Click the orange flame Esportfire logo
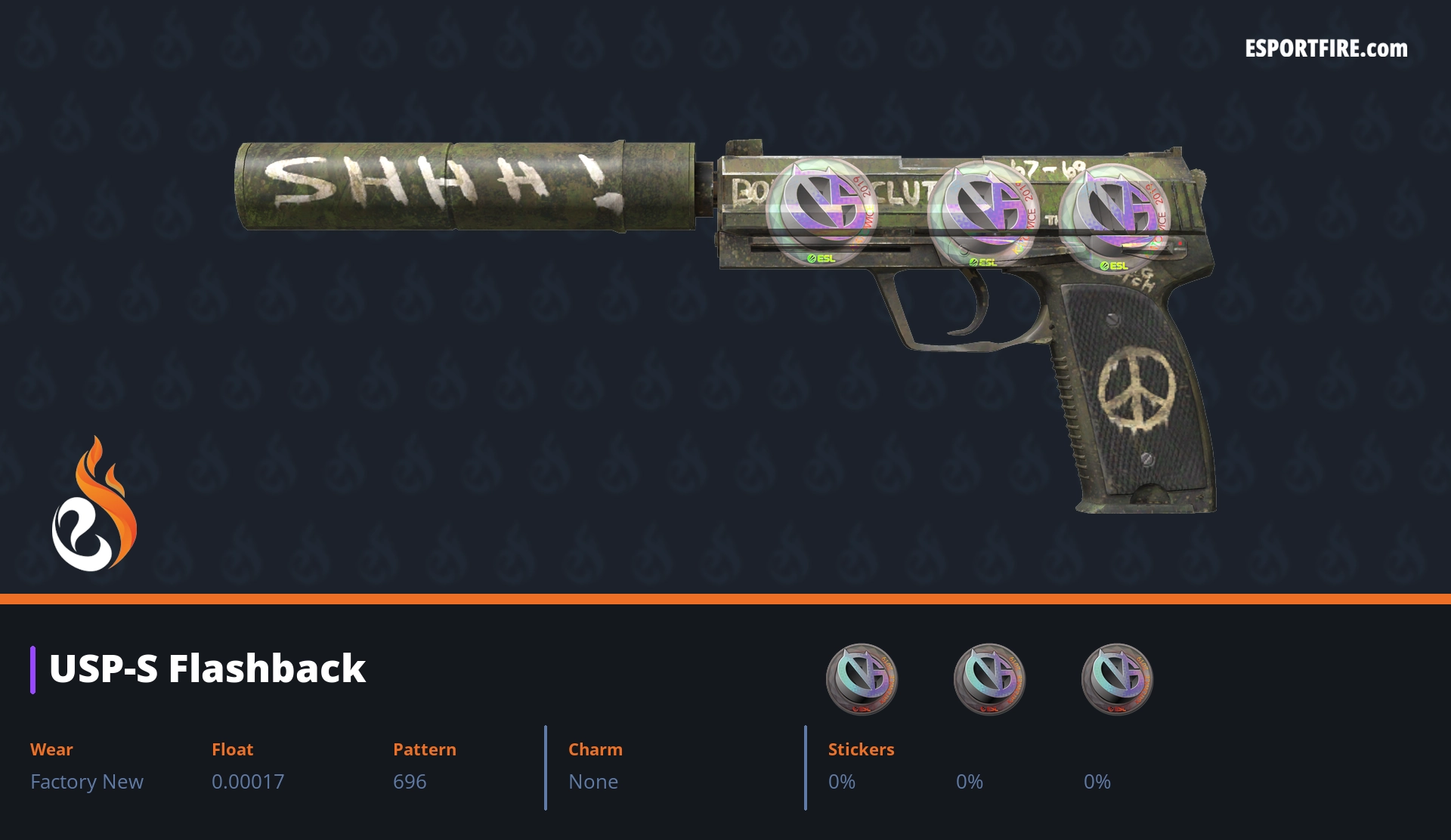 click(x=94, y=505)
